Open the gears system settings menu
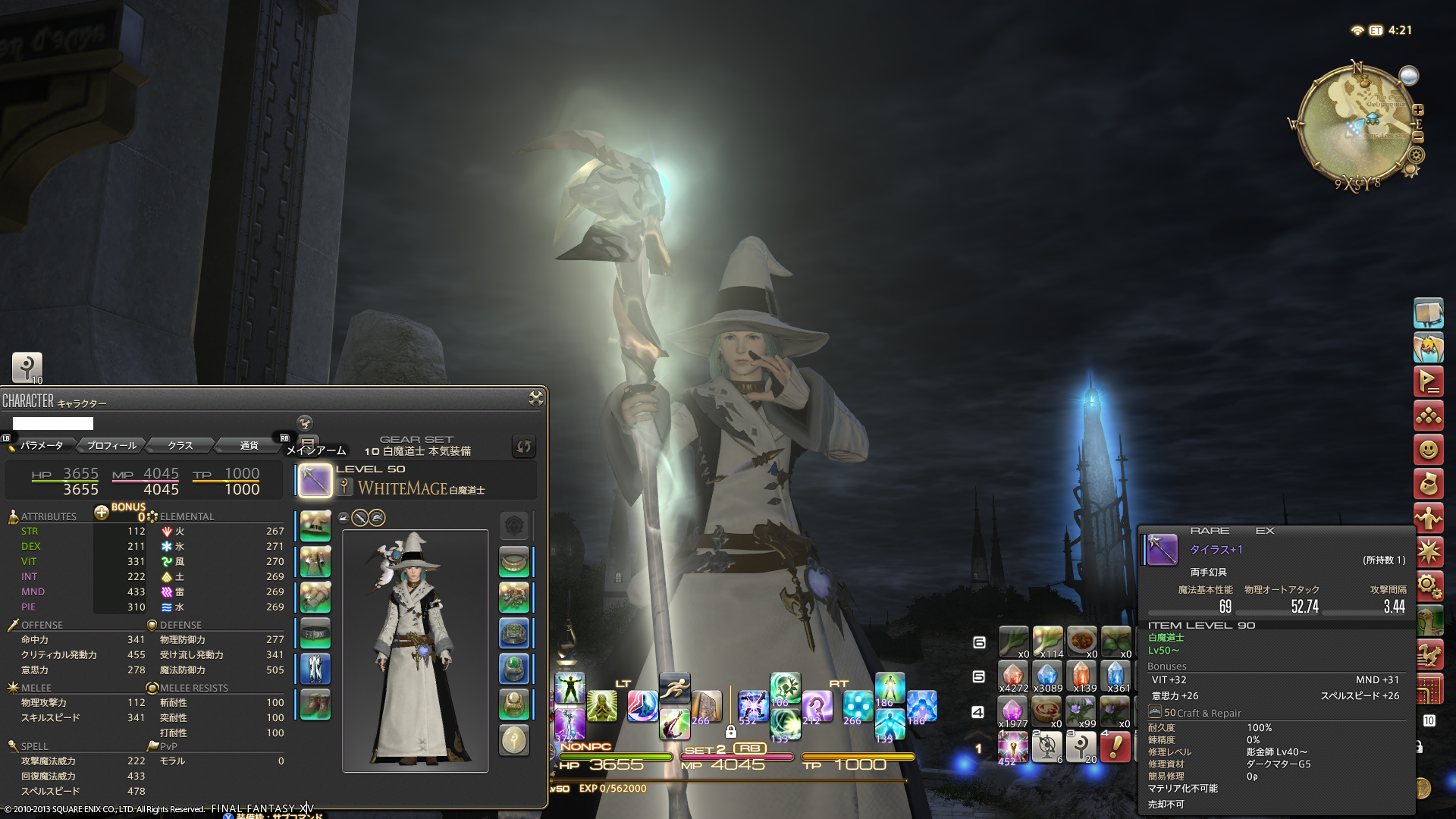This screenshot has height=819, width=1456. pyautogui.click(x=1428, y=585)
